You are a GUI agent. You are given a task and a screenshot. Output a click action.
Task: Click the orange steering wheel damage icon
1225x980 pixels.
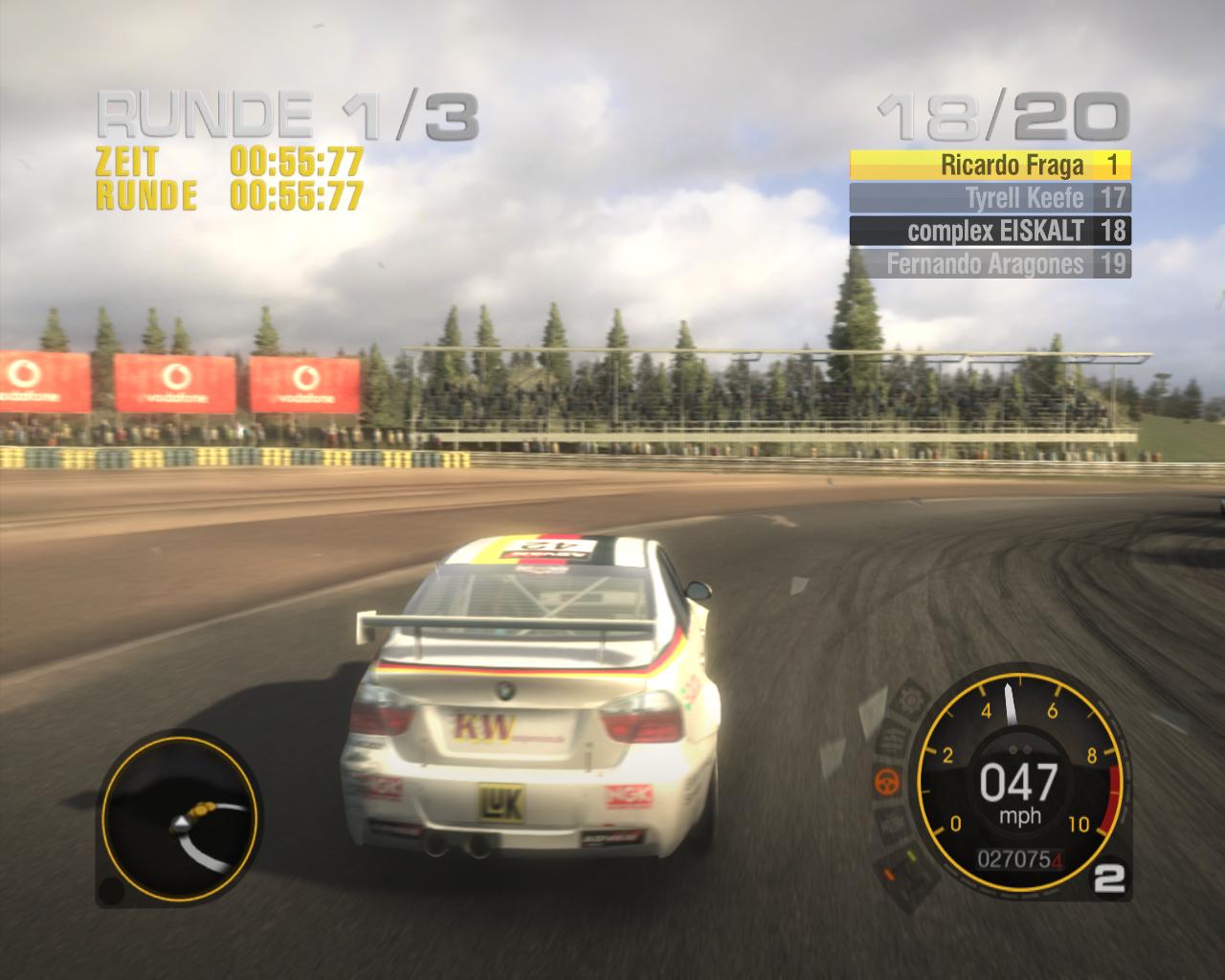point(888,781)
